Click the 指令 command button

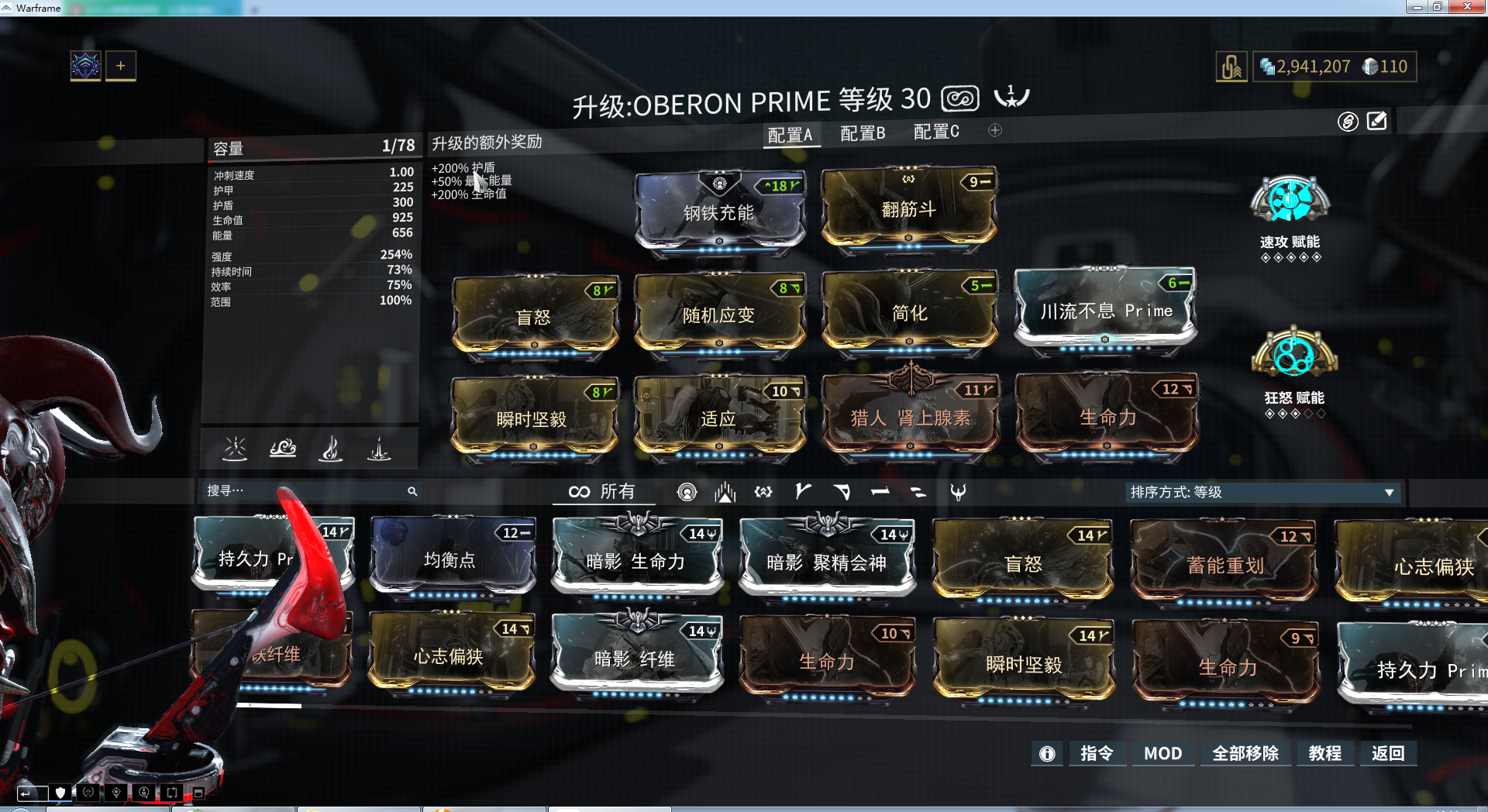tap(1097, 753)
